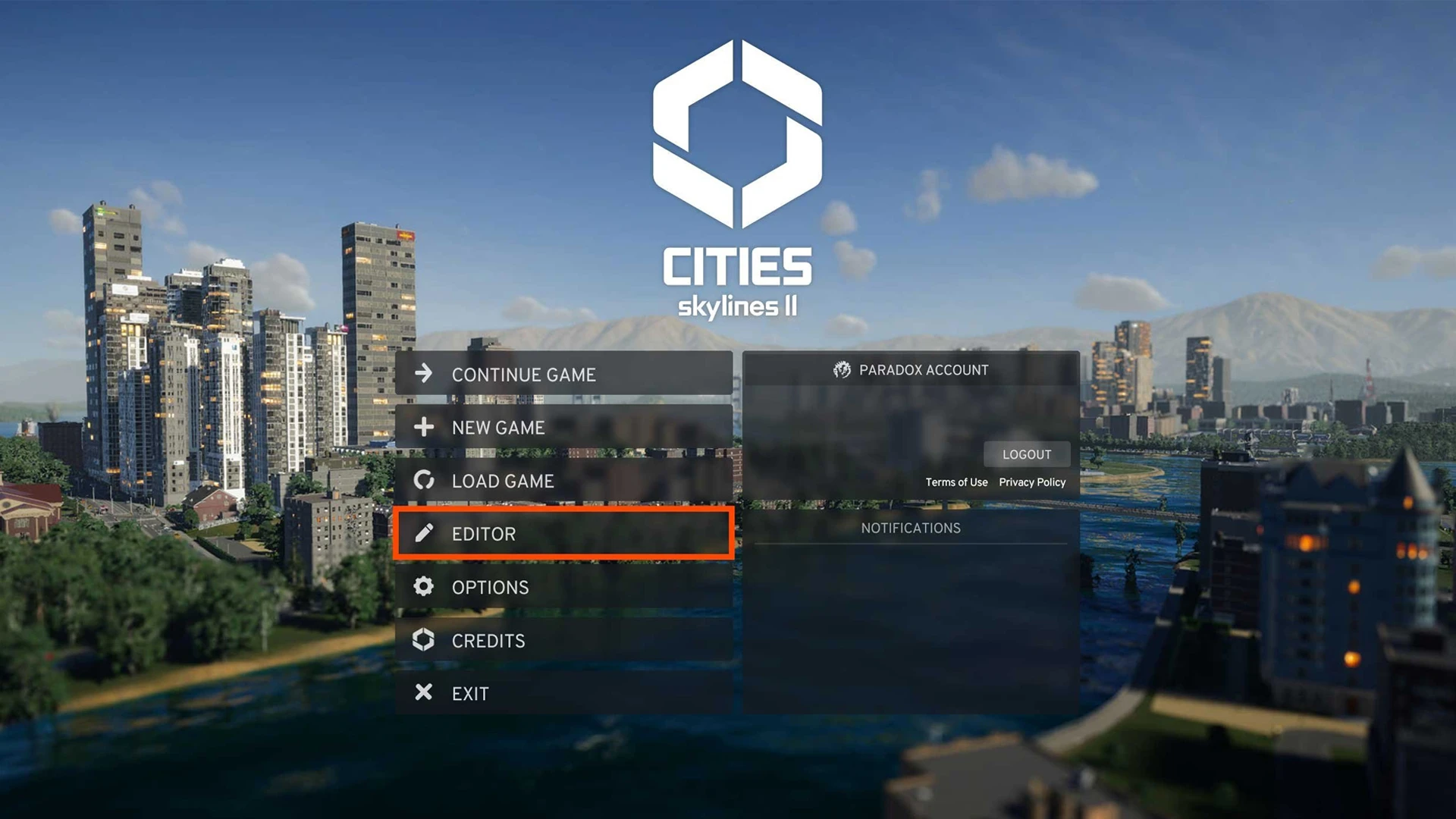Open the Privacy Policy link
Image resolution: width=1456 pixels, height=819 pixels.
point(1032,482)
